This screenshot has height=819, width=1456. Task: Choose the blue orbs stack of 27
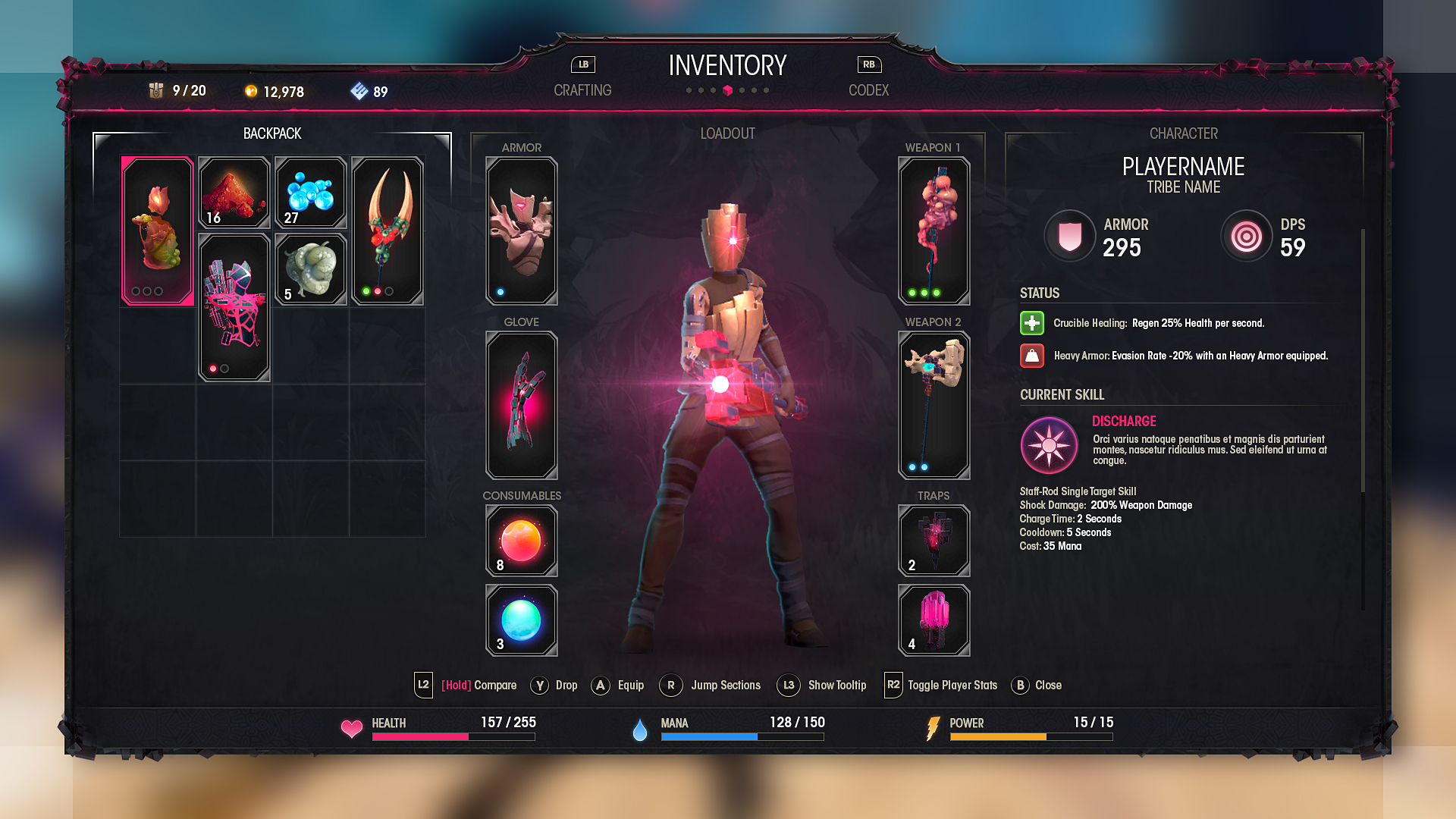(x=311, y=192)
